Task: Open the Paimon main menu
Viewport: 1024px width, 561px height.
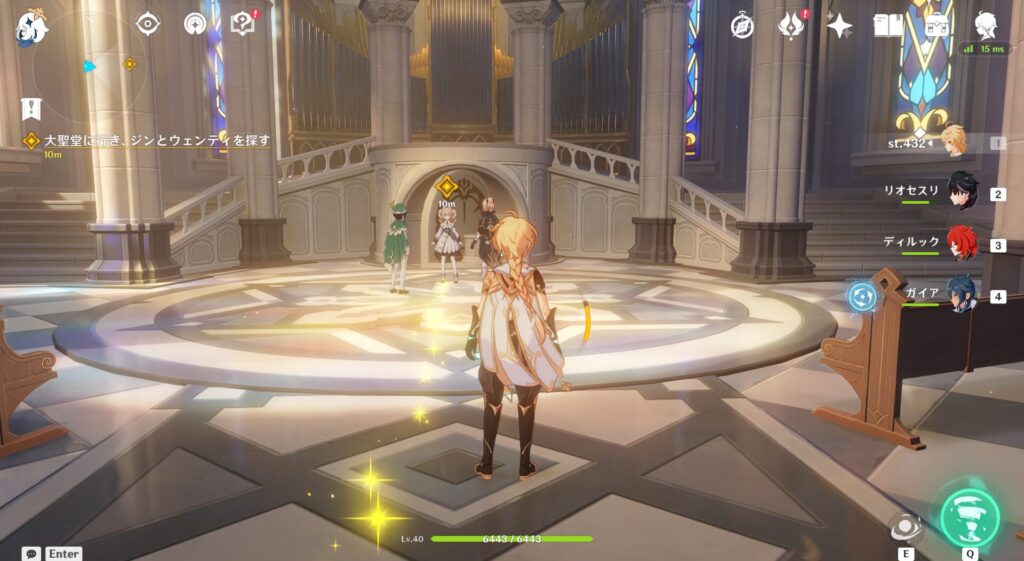Action: [32, 26]
